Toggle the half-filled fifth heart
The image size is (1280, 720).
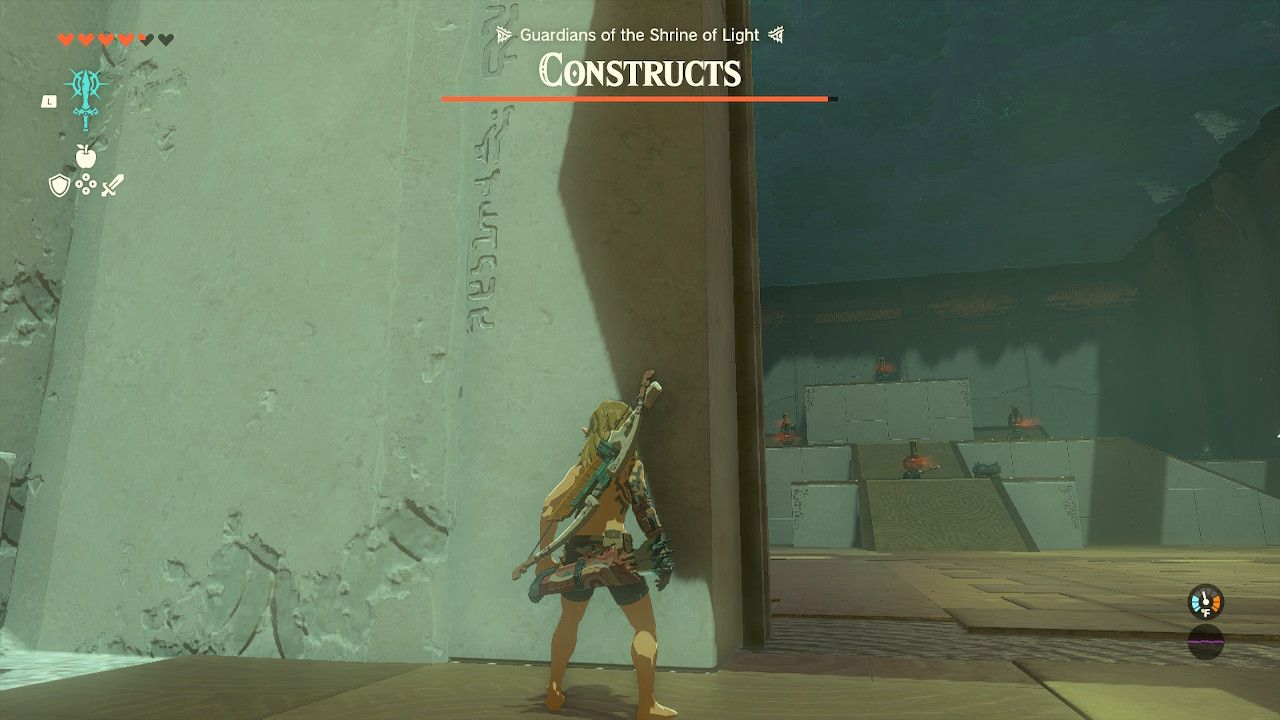click(x=143, y=39)
